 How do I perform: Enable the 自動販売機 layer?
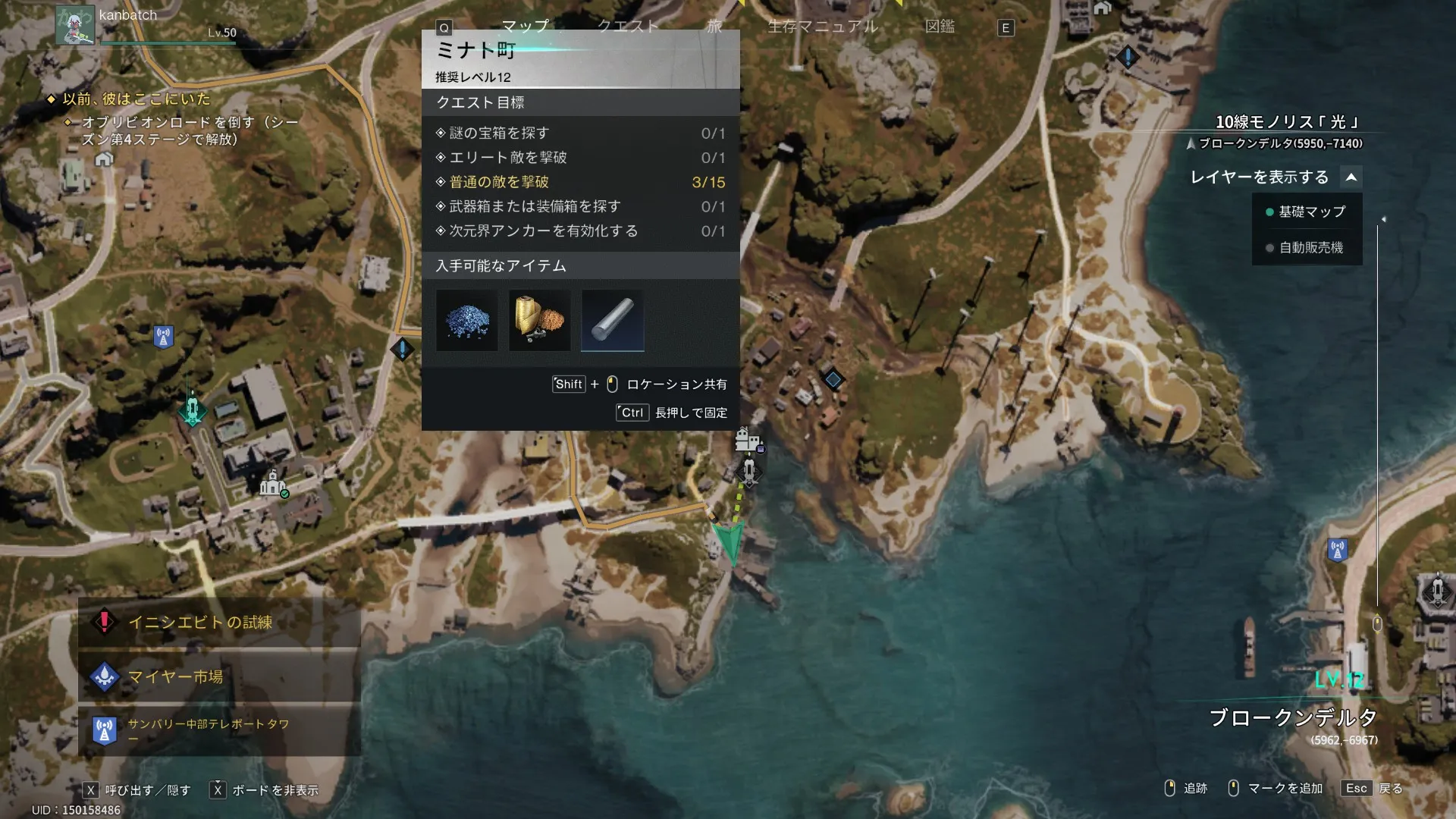(1310, 248)
